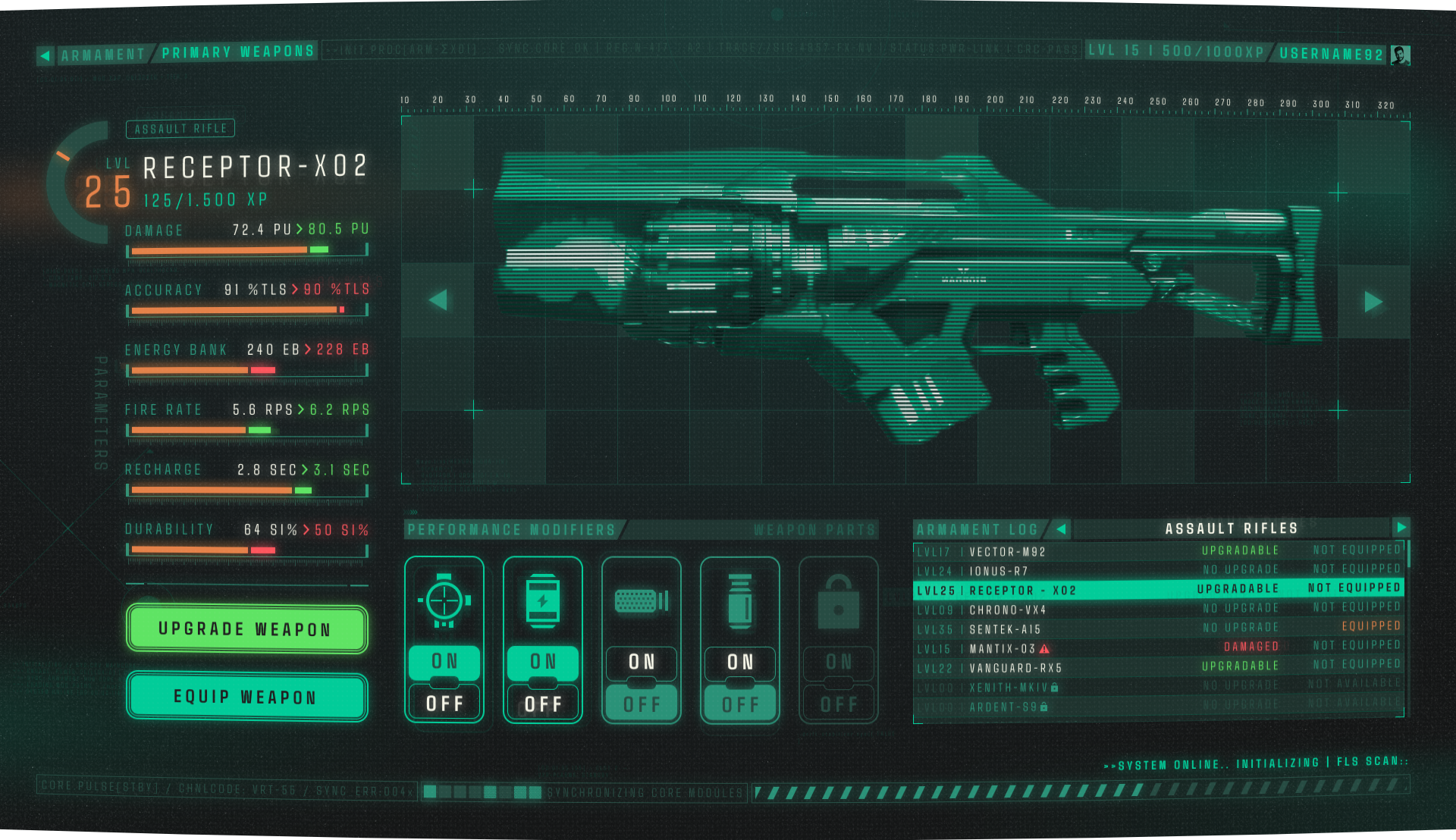
Task: Show the previous weapon in the viewer
Action: pyautogui.click(x=438, y=300)
